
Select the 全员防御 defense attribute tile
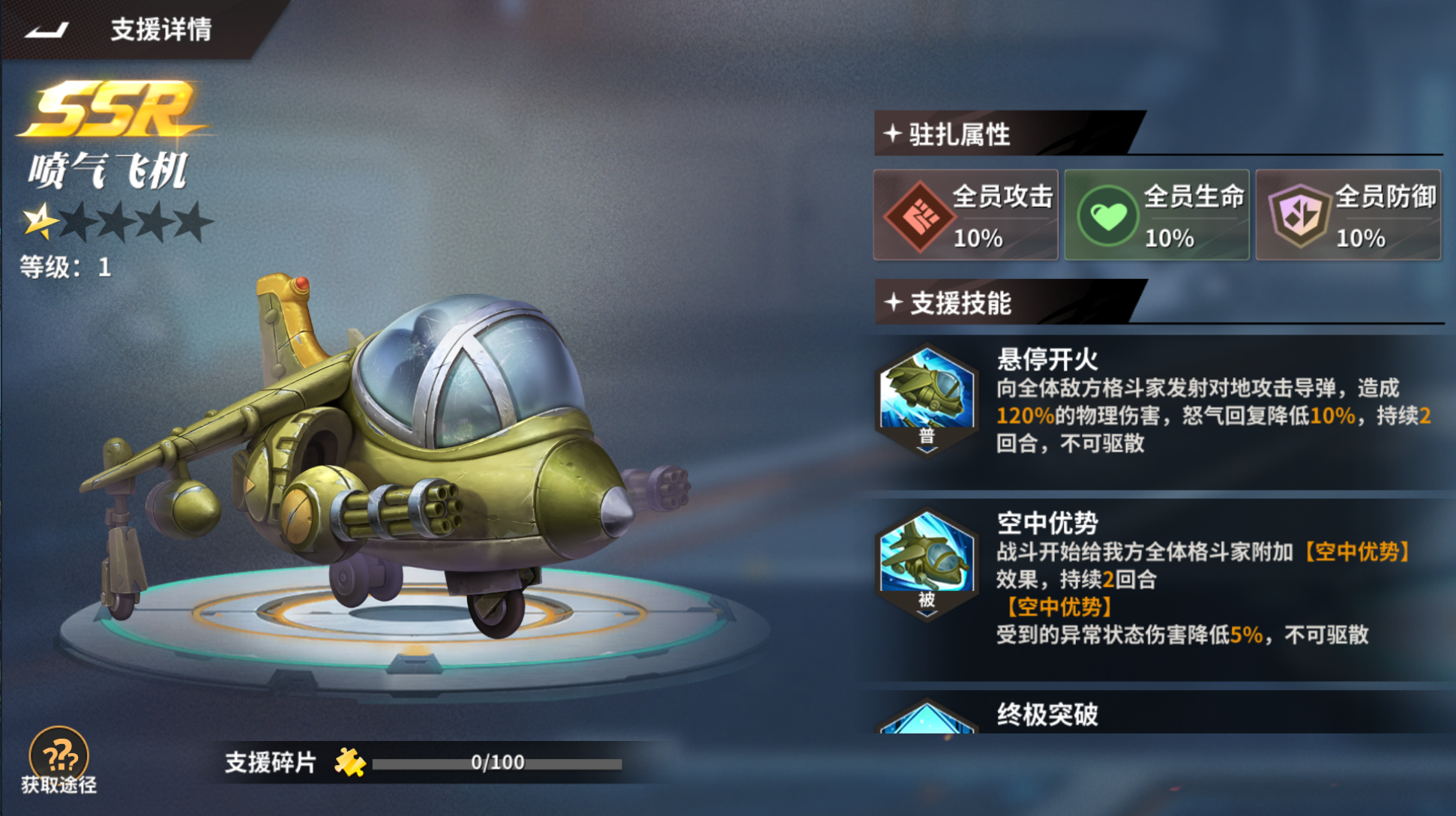(x=1347, y=215)
